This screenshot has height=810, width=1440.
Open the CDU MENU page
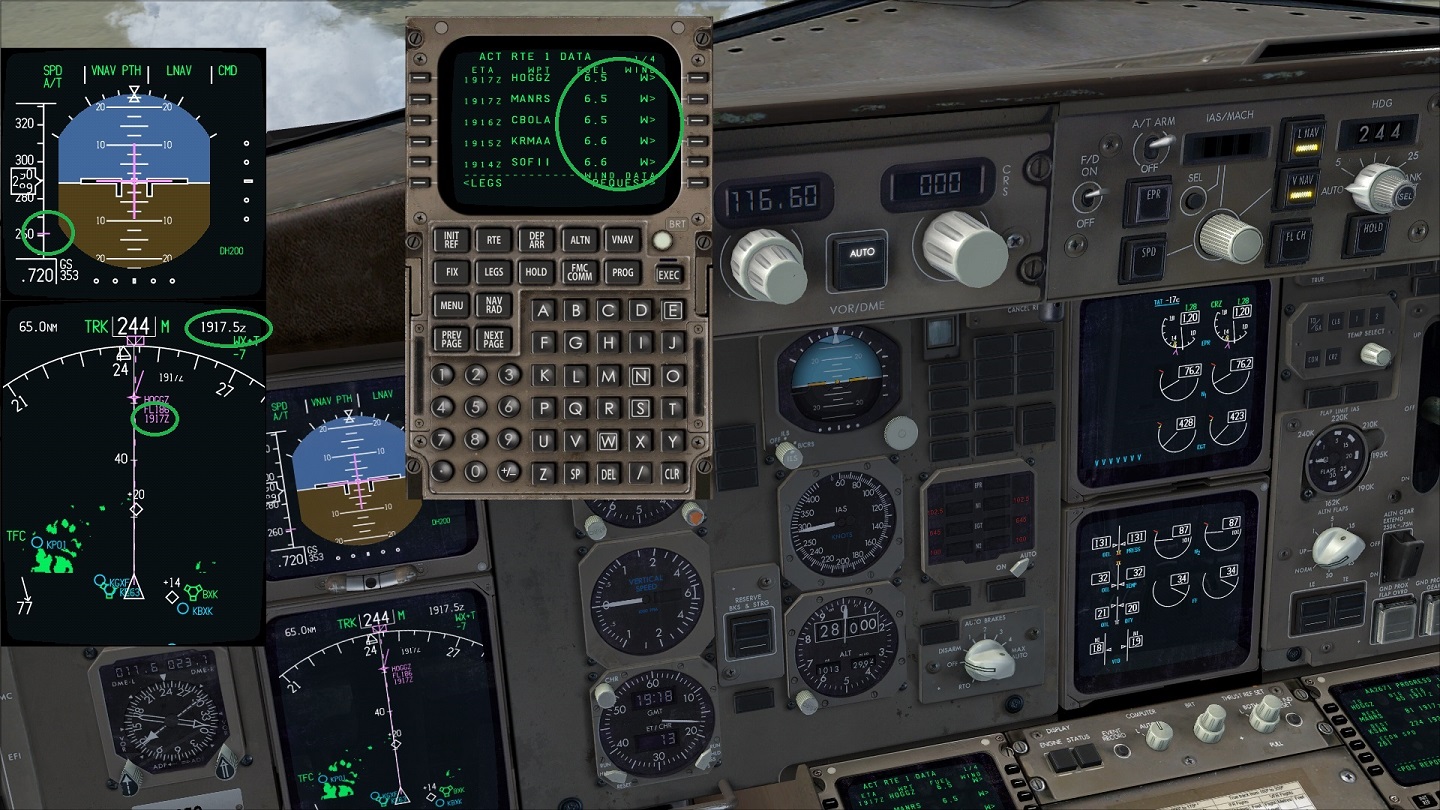tap(452, 305)
